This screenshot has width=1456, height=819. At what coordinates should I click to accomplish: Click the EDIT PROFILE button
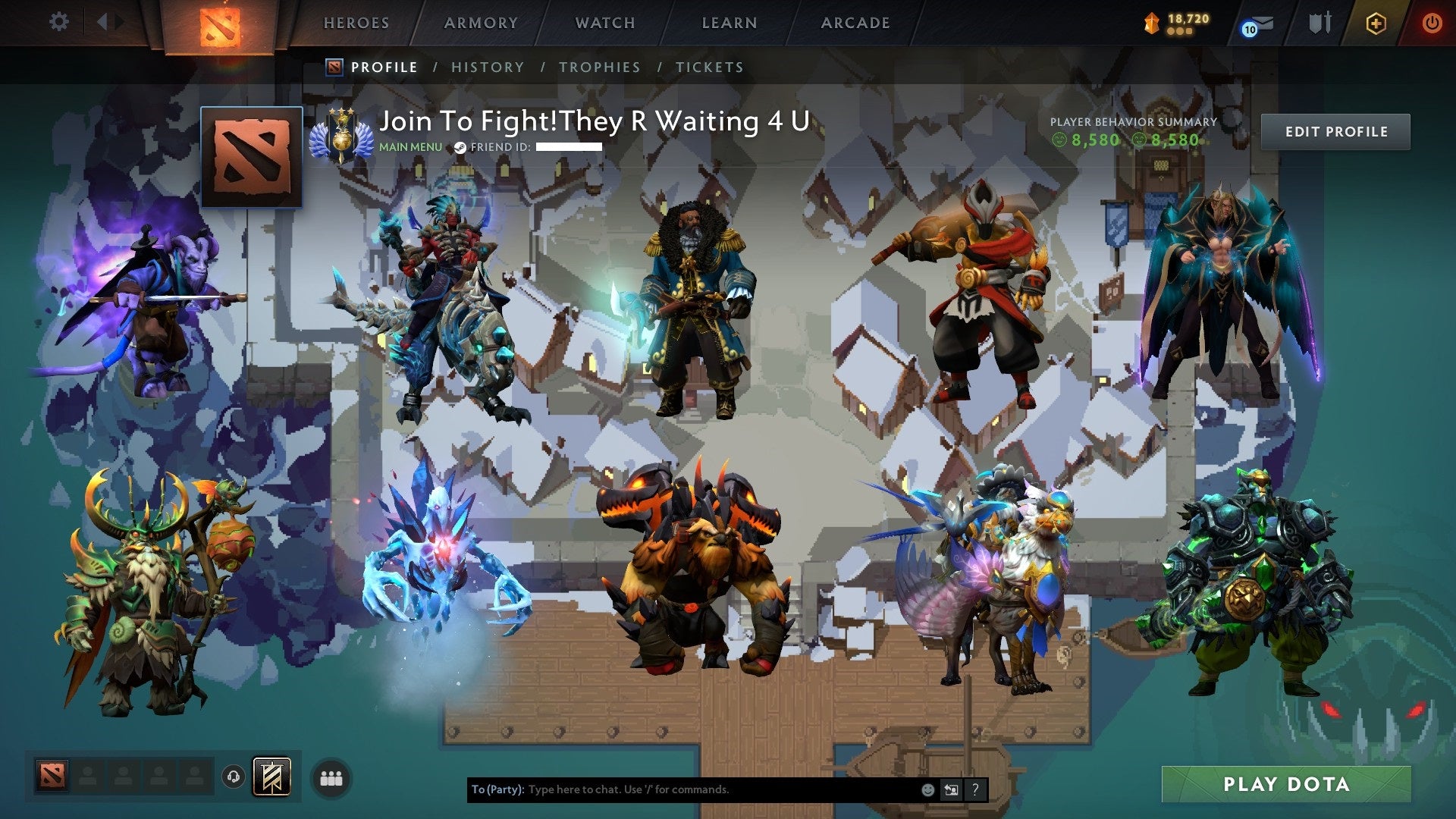coord(1335,130)
